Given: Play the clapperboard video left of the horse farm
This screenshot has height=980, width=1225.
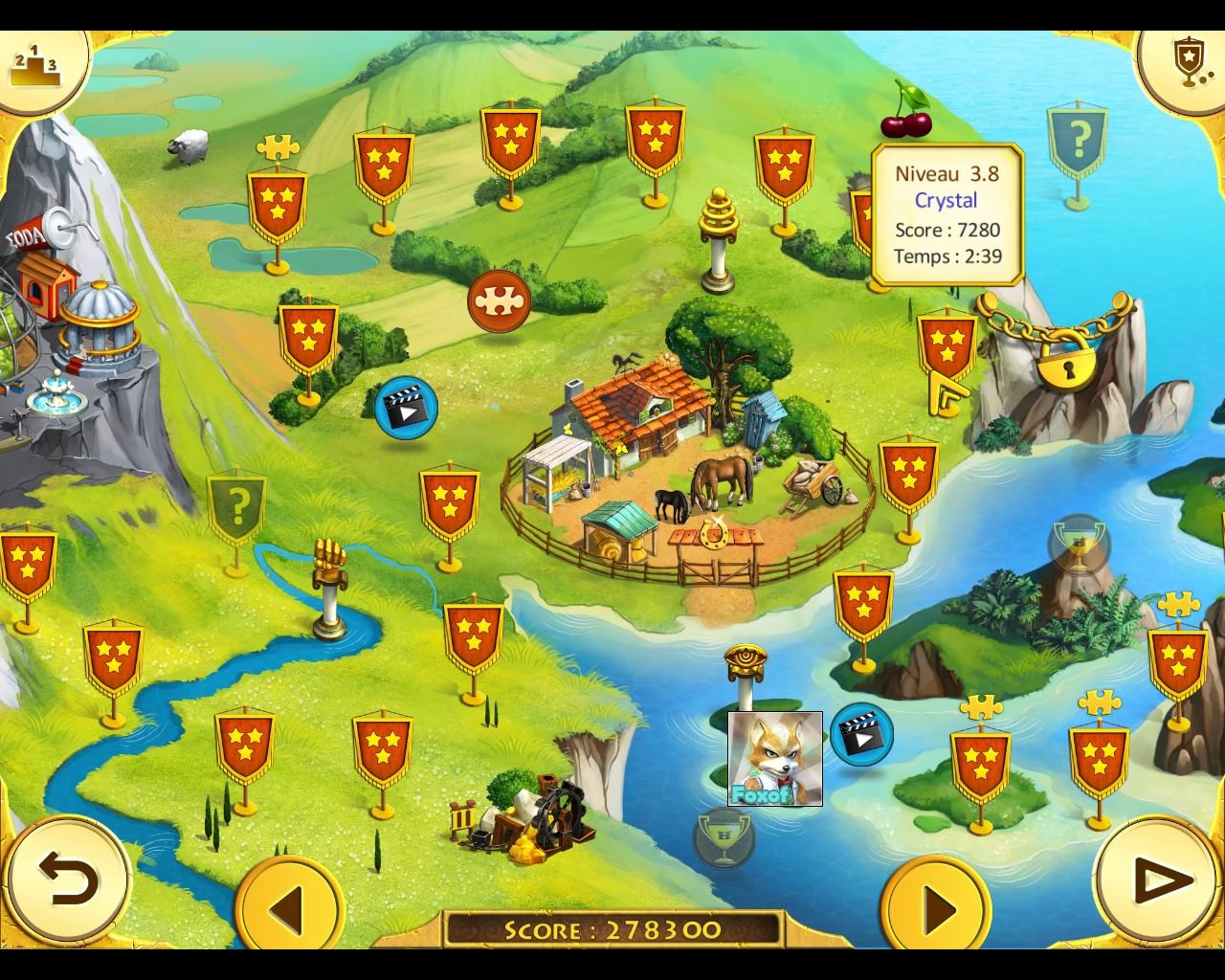Looking at the screenshot, I should (x=406, y=408).
